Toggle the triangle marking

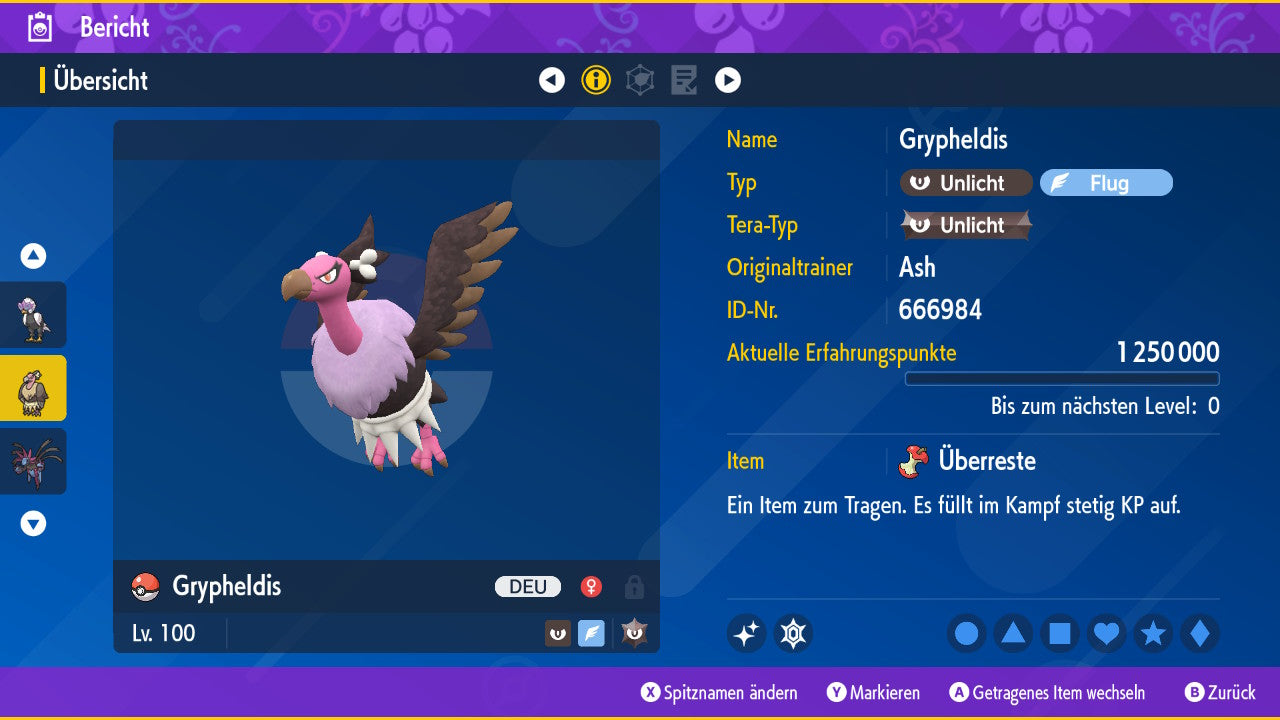1013,634
